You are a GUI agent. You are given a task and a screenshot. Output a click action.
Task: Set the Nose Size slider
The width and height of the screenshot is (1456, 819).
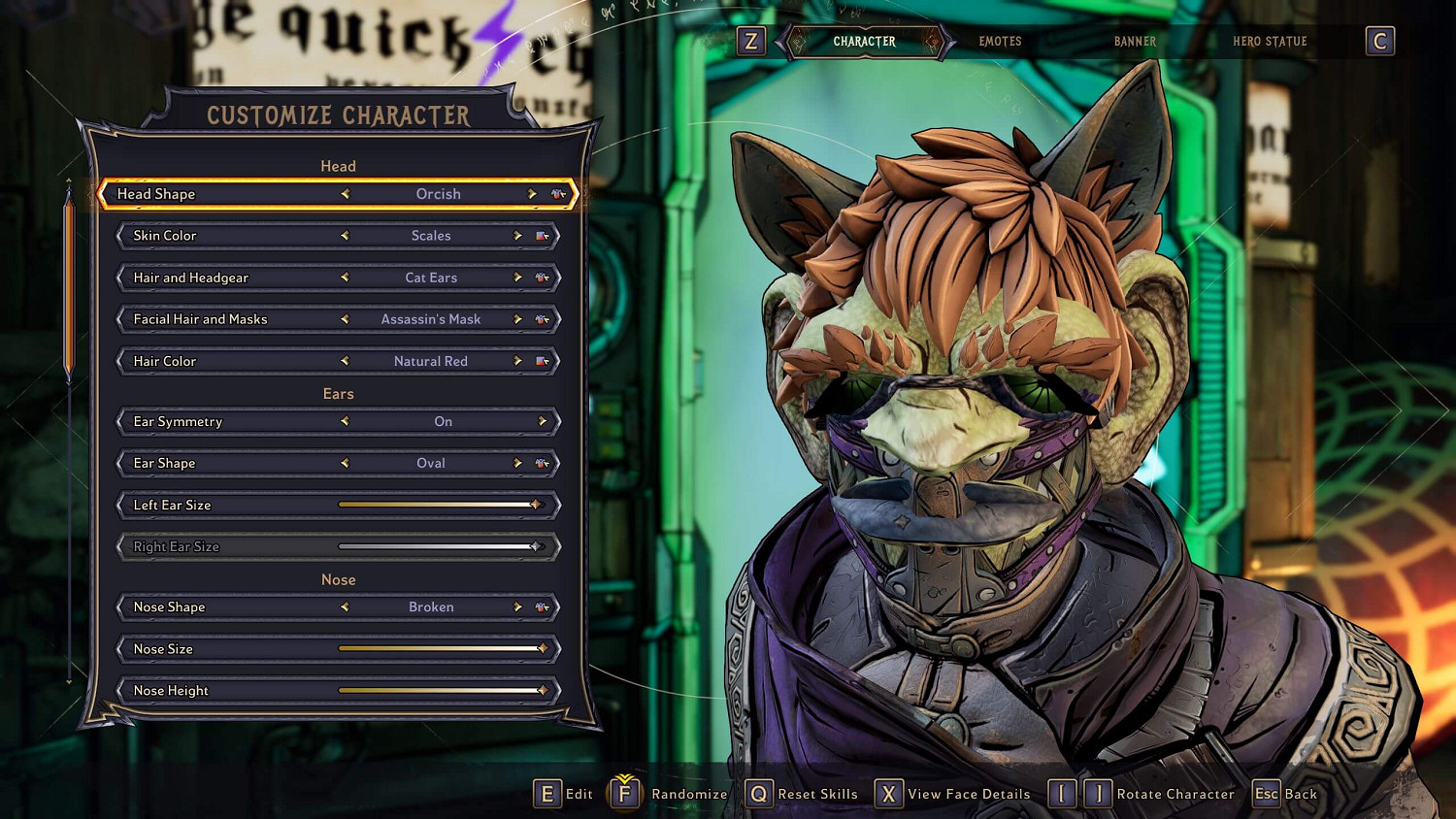pos(542,648)
